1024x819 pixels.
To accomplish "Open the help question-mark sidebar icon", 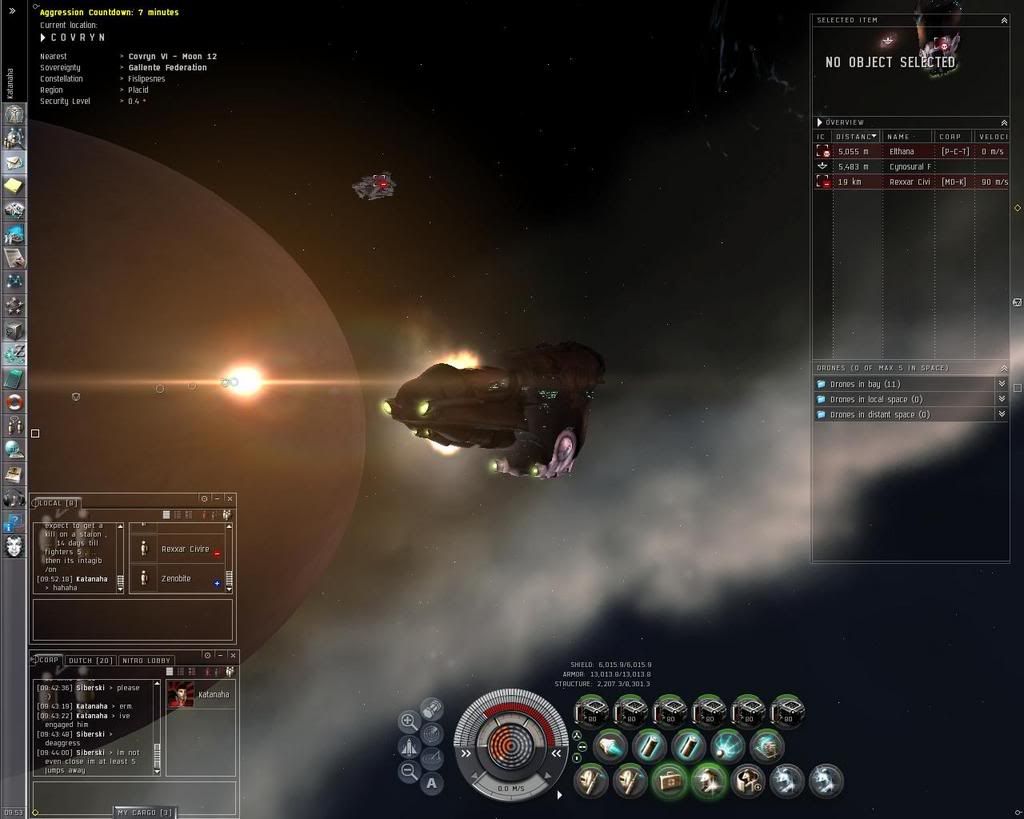I will tap(15, 522).
